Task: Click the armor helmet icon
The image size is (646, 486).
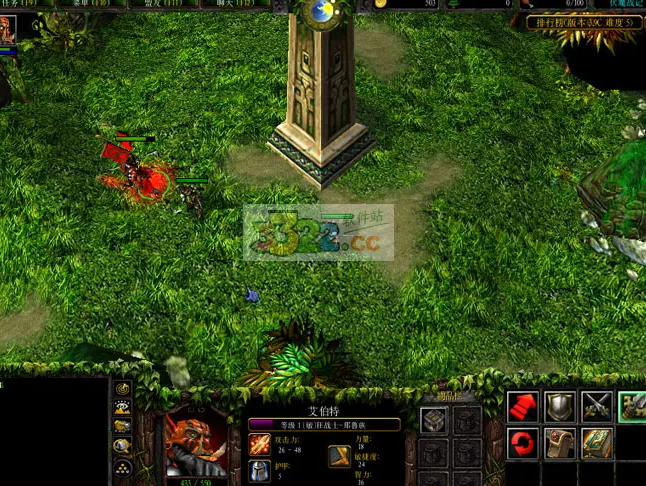Action: (x=259, y=471)
